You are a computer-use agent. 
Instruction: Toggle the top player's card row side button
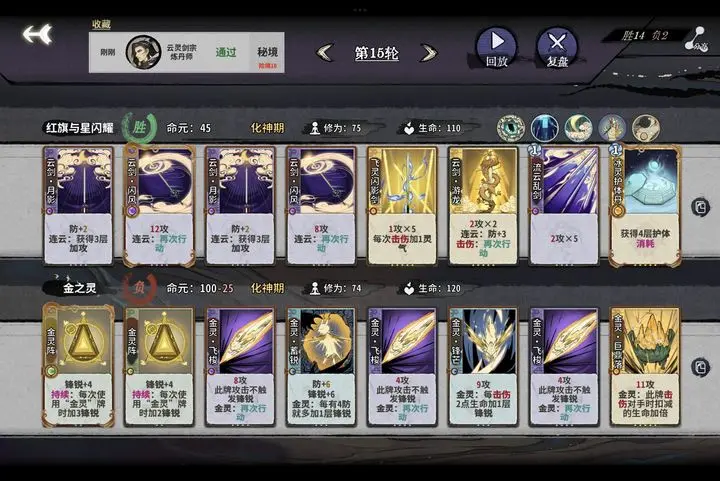click(x=700, y=206)
